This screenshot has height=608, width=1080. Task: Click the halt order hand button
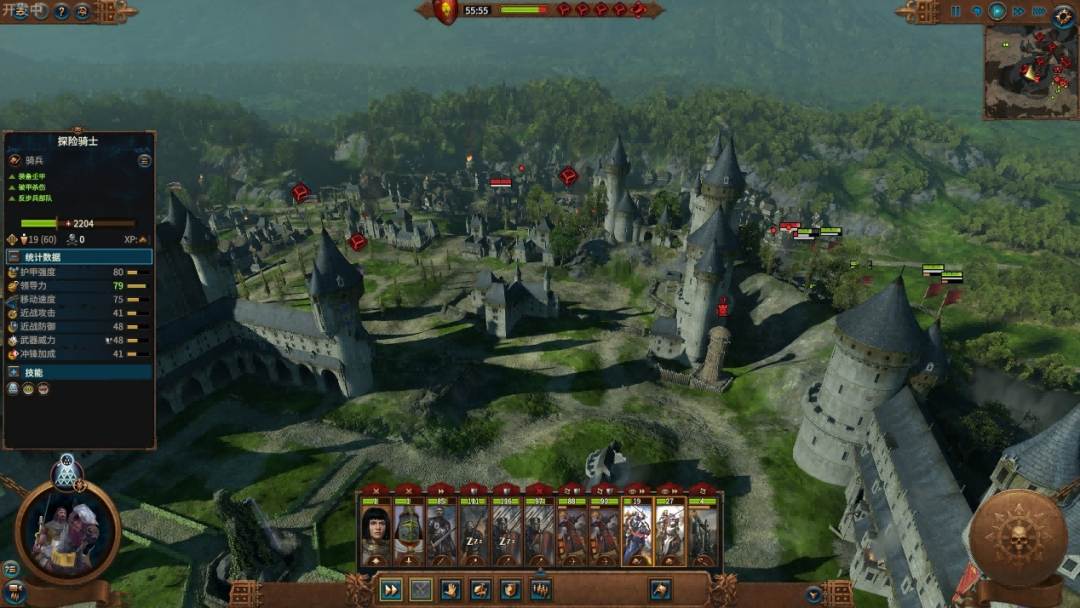click(450, 590)
